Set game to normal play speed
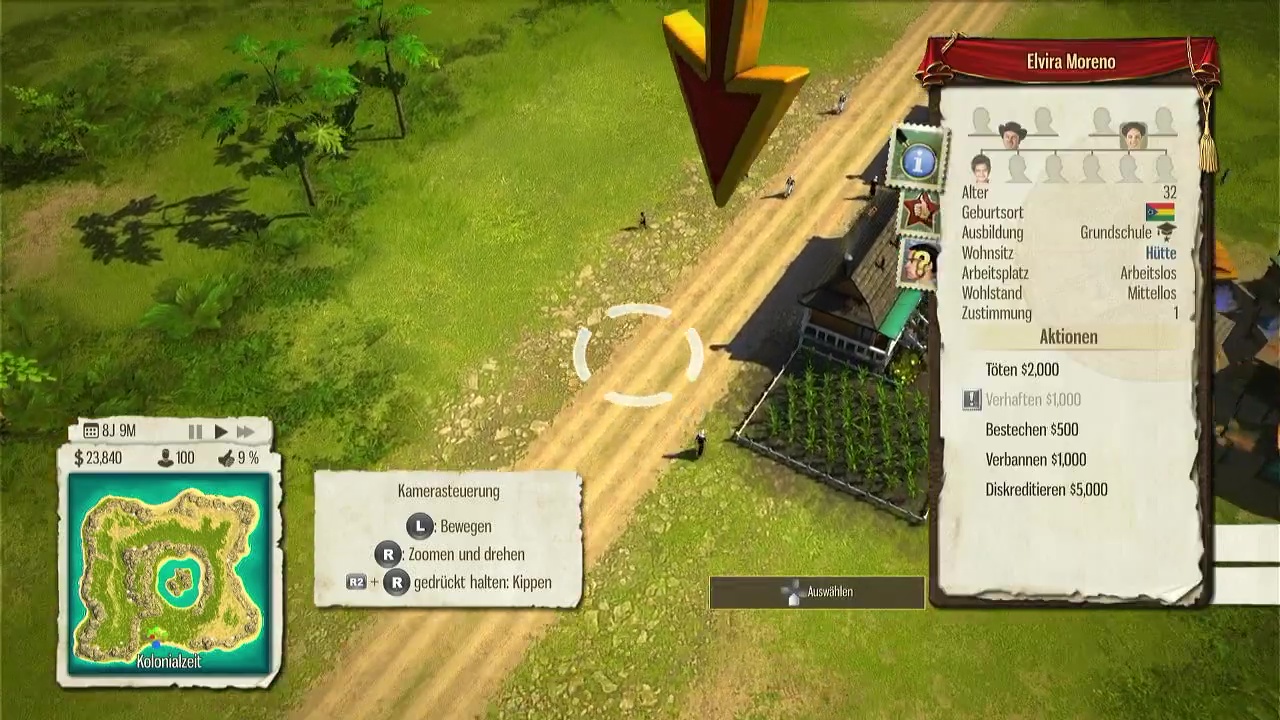Screen dimensions: 1280x720 (221, 432)
